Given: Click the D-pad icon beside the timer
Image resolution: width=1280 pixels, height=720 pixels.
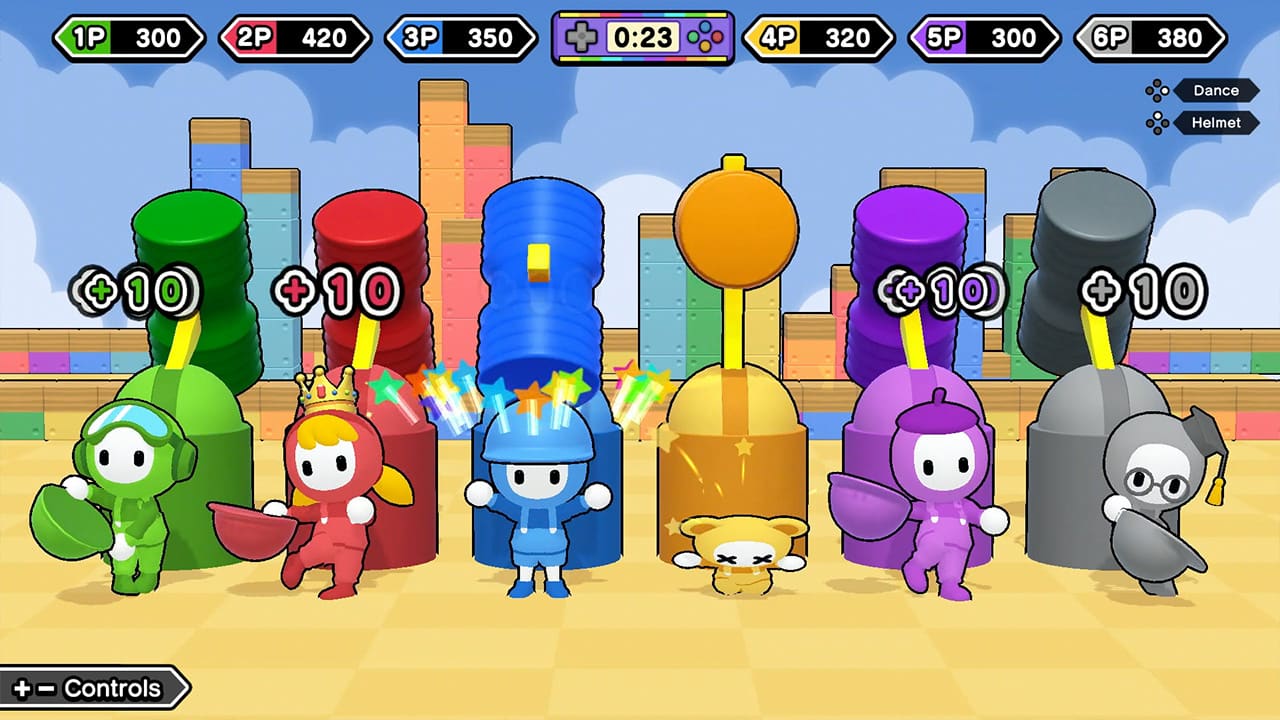Looking at the screenshot, I should click(x=582, y=36).
